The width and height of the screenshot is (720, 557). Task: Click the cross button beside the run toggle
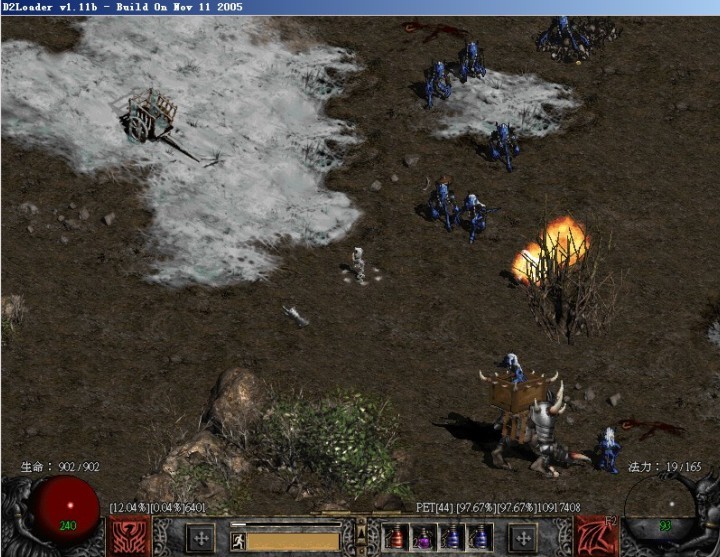click(201, 538)
